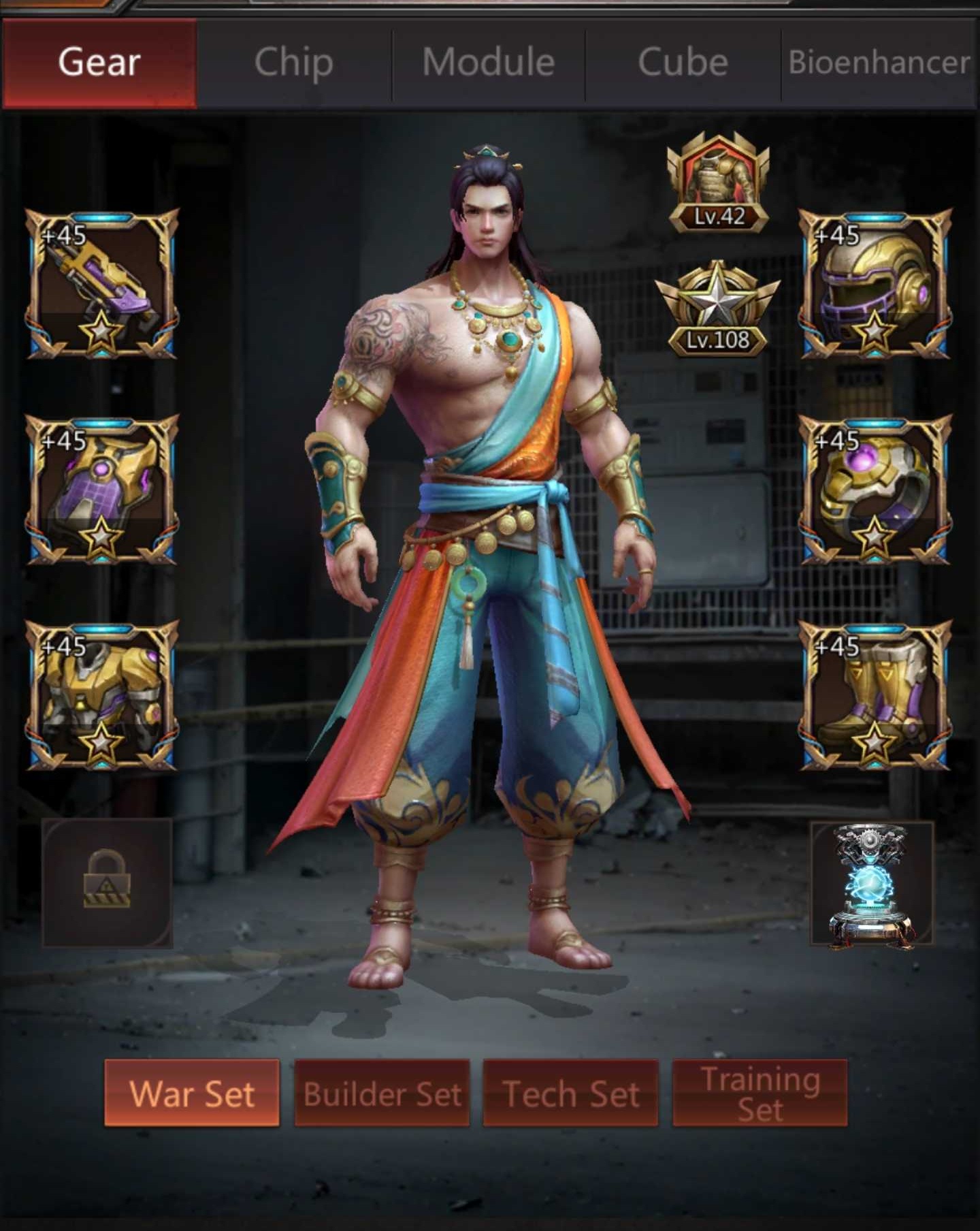
Task: Switch to the Gear tab
Action: point(99,63)
